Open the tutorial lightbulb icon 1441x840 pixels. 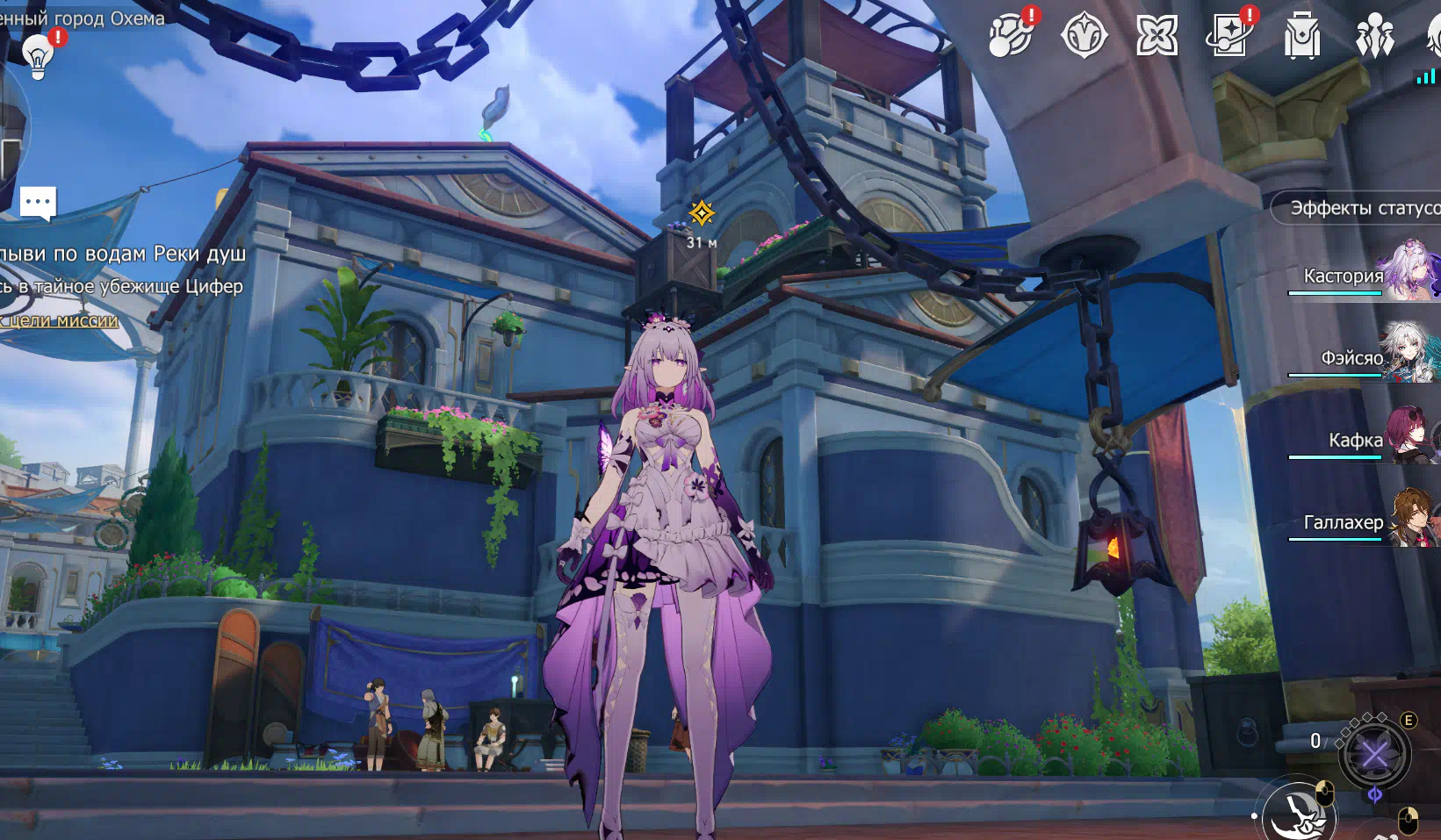pyautogui.click(x=38, y=56)
